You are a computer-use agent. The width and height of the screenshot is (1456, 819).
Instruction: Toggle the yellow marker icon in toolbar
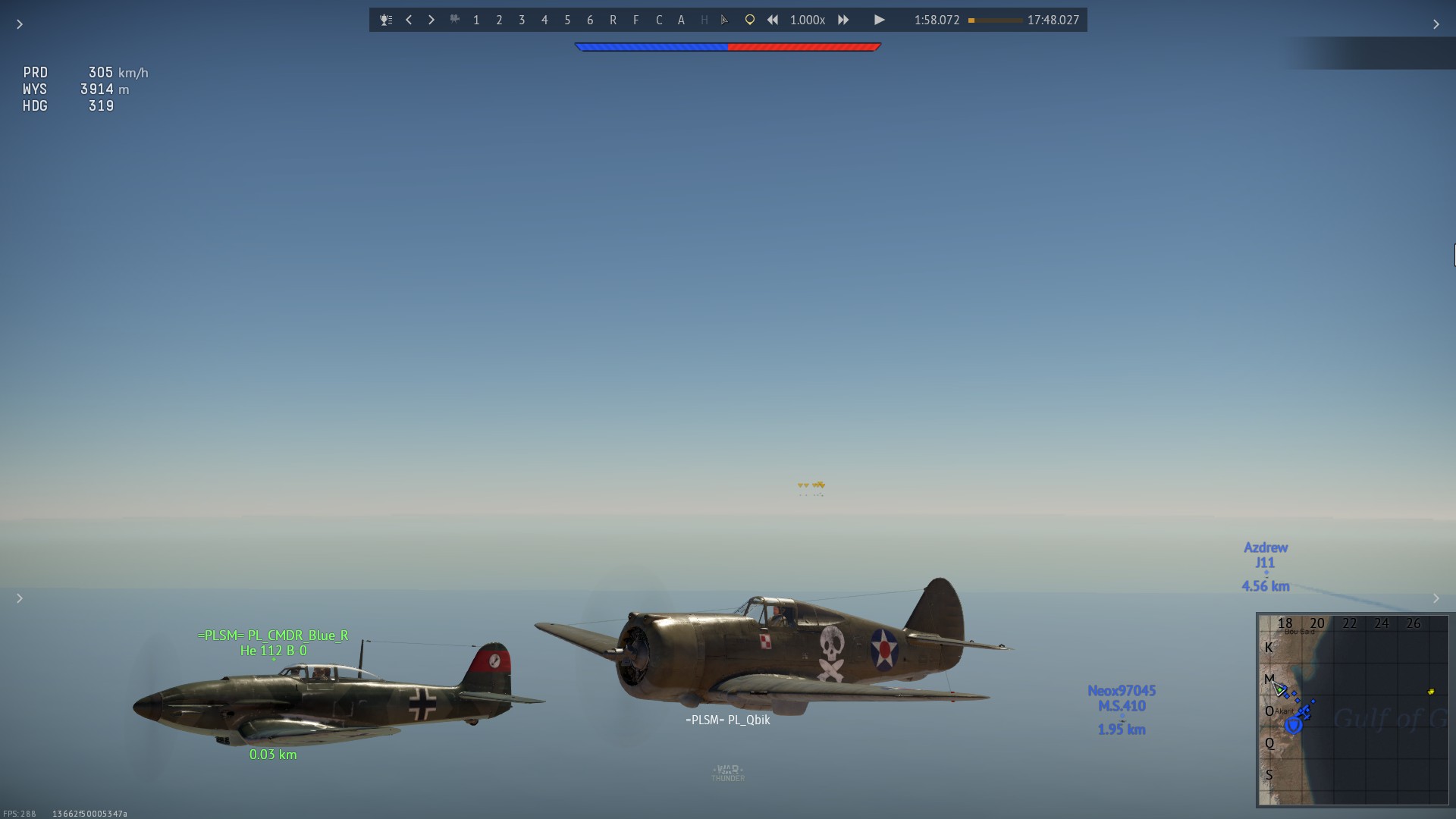pyautogui.click(x=749, y=20)
